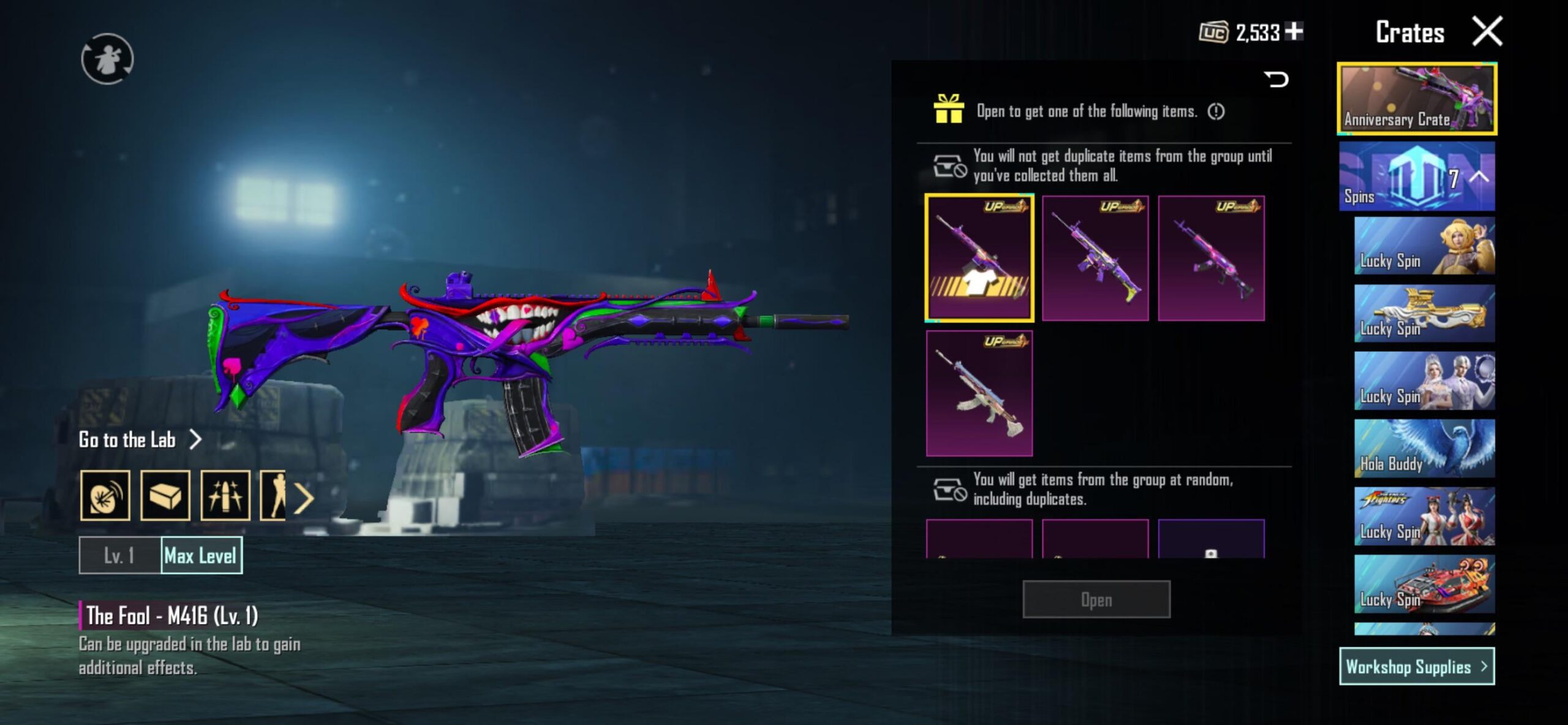Close the Crates screen
The image size is (1568, 725).
click(x=1487, y=32)
